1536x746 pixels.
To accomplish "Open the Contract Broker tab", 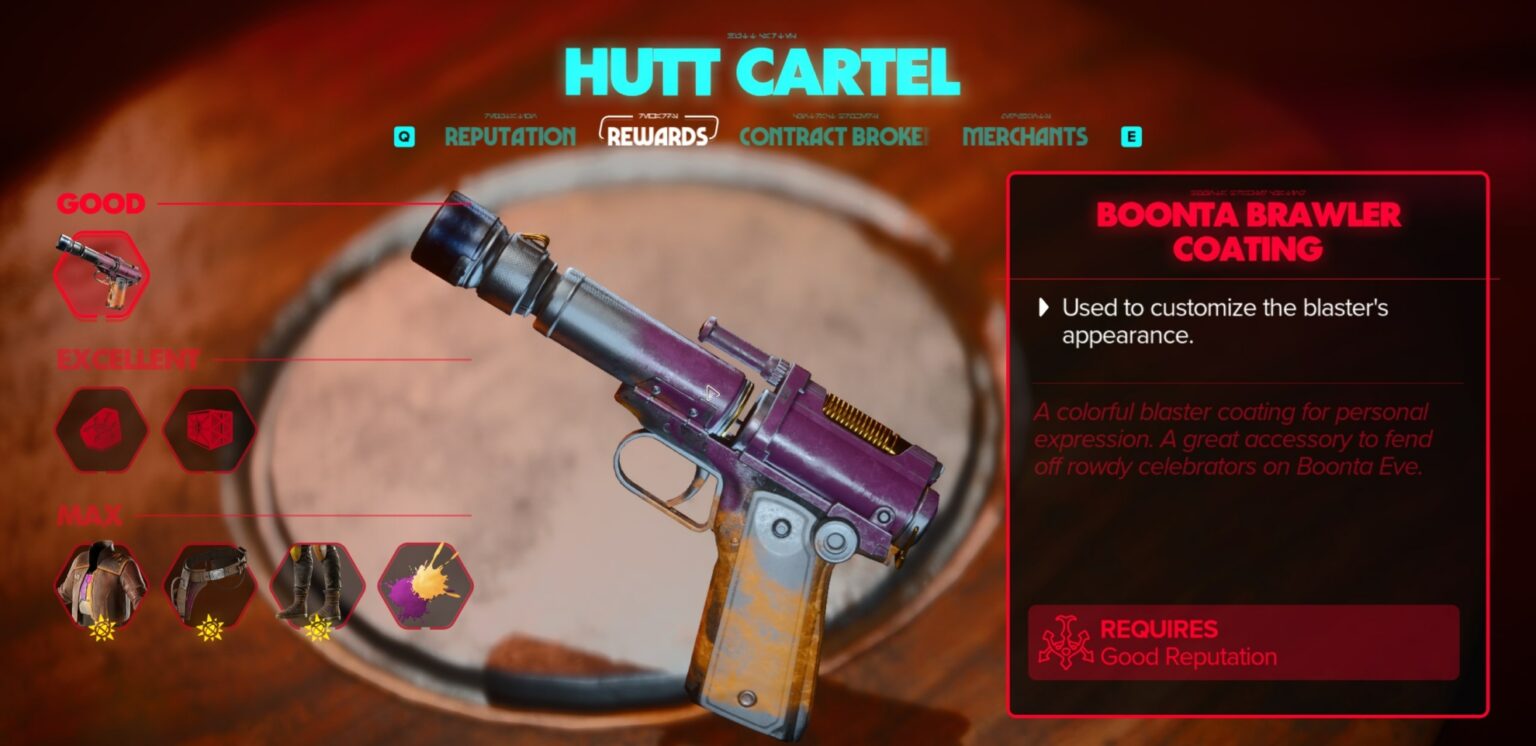I will tap(834, 137).
